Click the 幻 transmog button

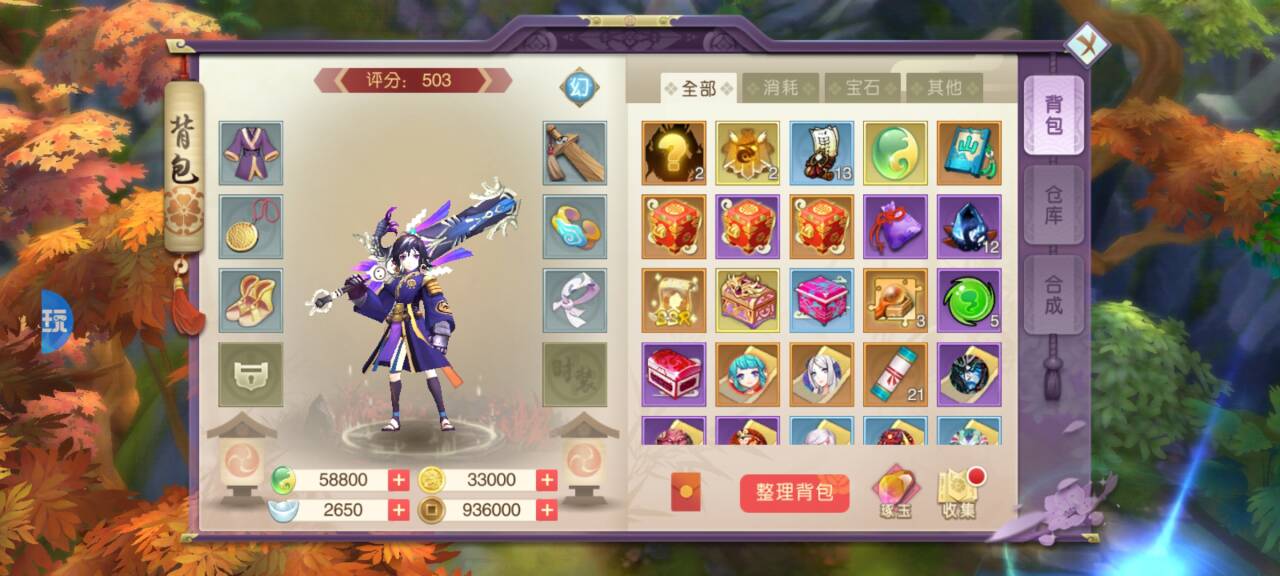click(x=579, y=87)
